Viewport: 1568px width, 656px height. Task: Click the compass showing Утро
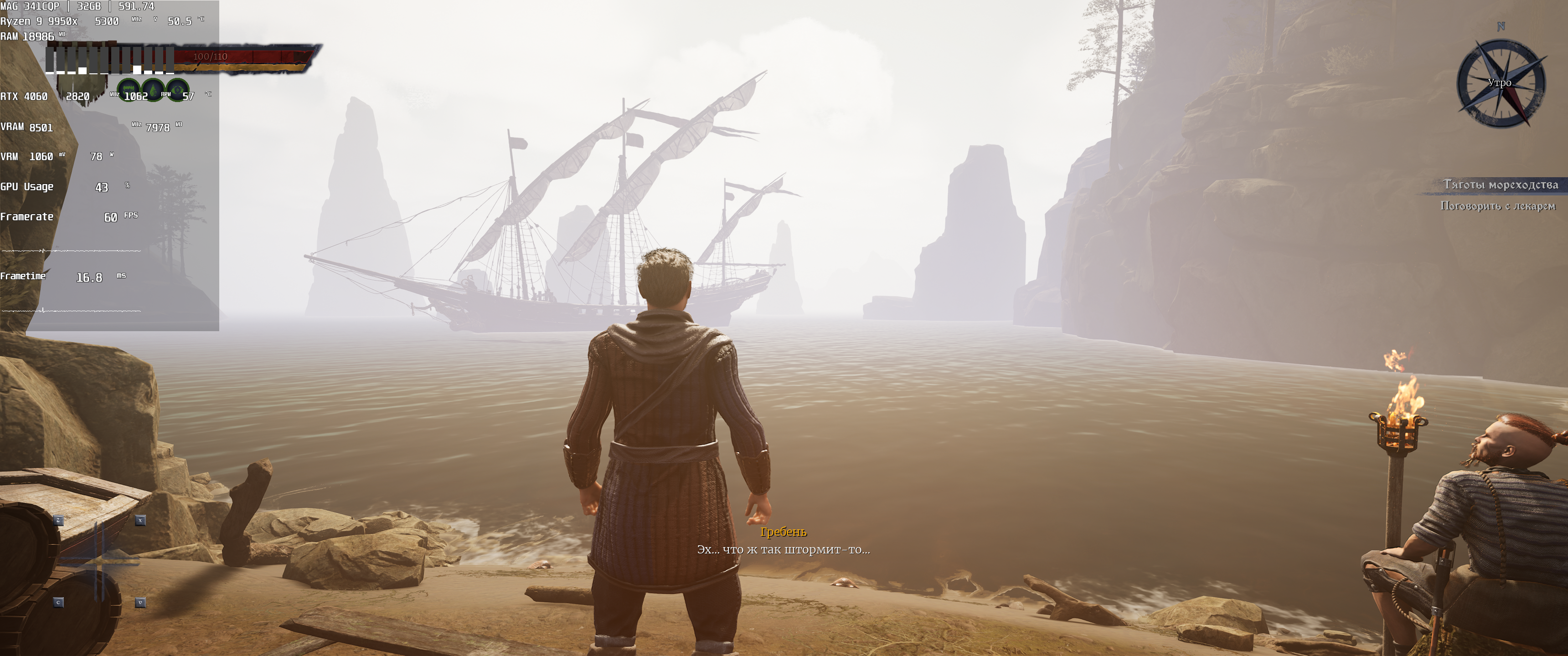tap(1501, 83)
